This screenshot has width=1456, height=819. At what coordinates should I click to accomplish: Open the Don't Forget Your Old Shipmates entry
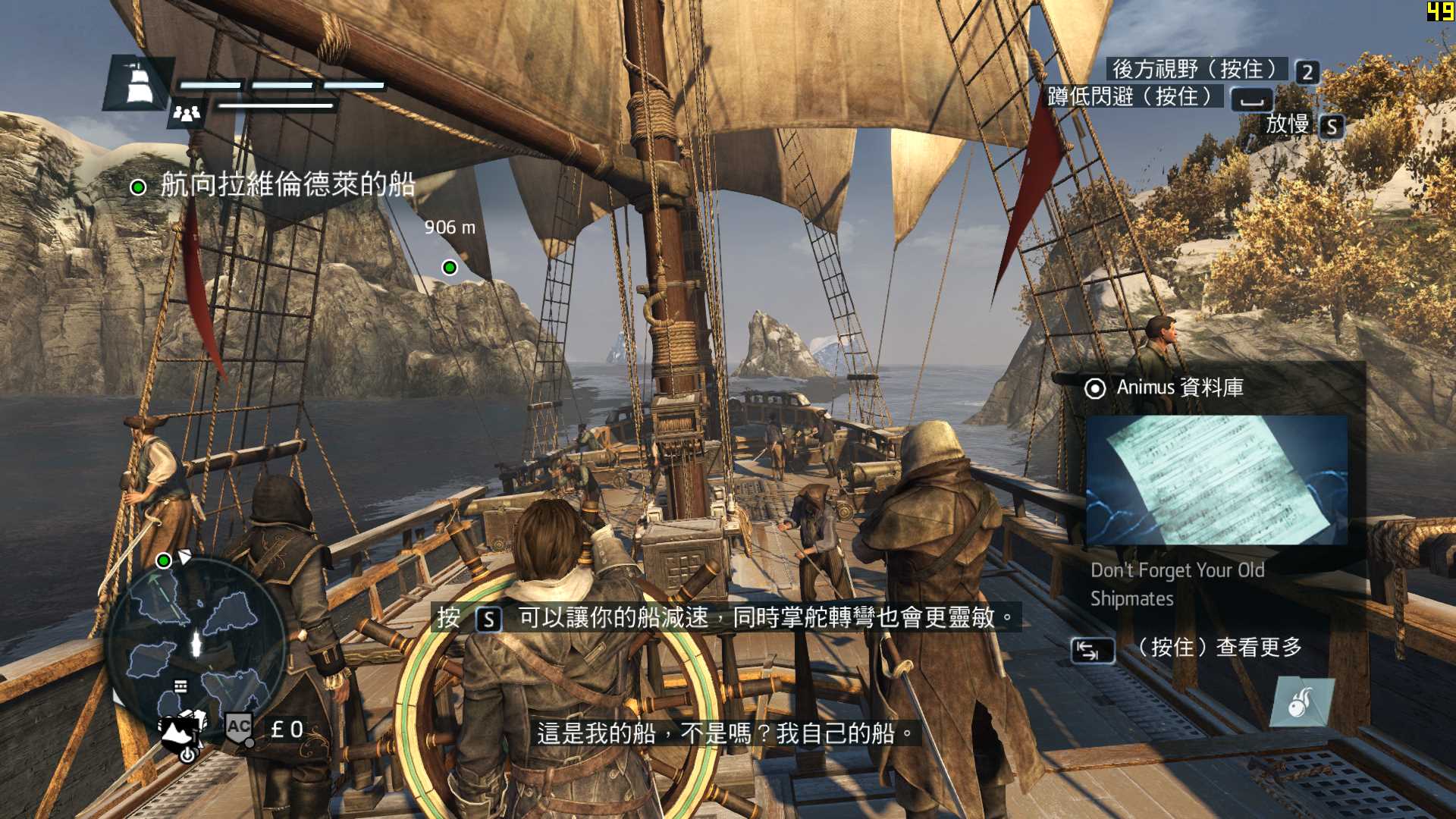1177,584
